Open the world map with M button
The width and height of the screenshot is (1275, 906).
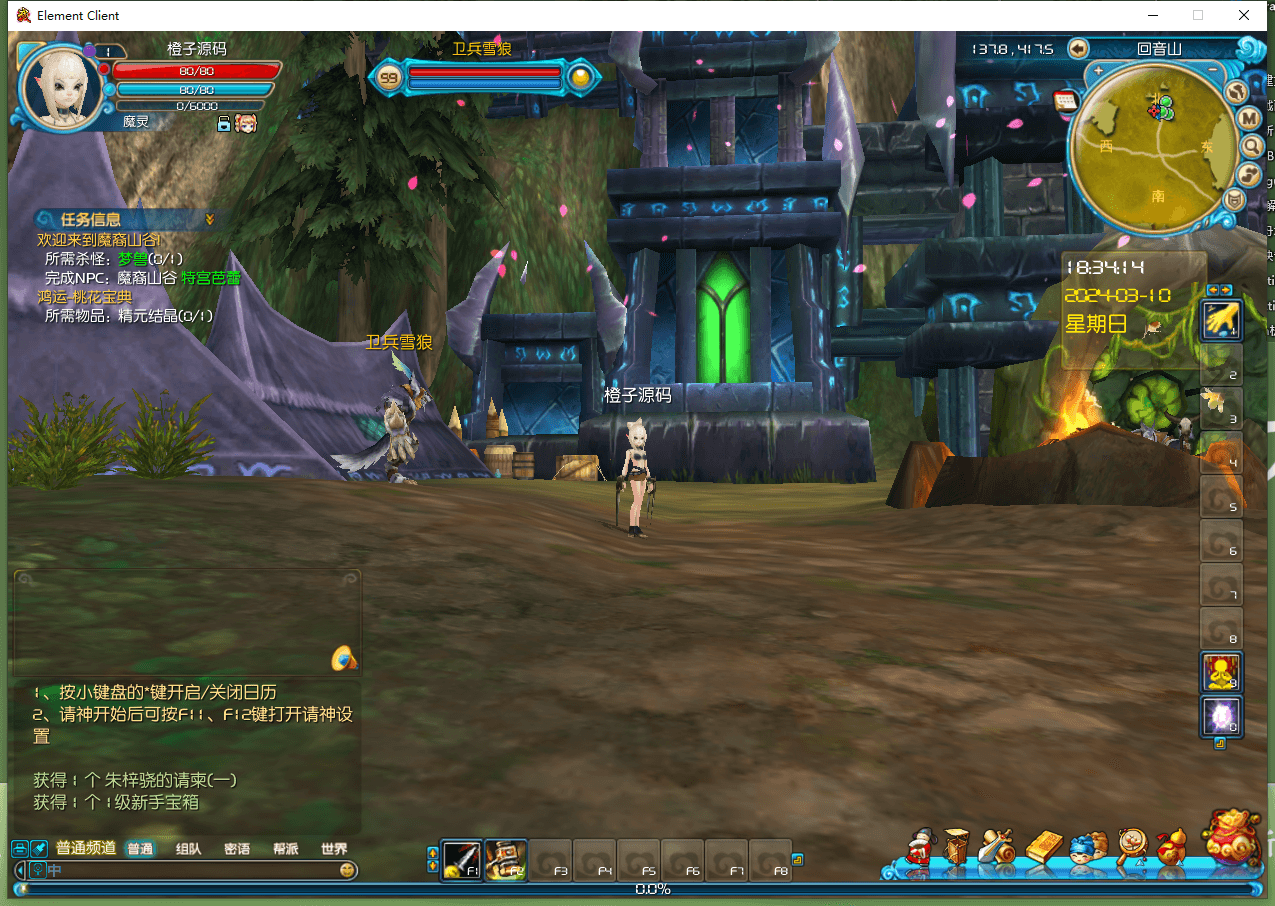coord(1249,119)
